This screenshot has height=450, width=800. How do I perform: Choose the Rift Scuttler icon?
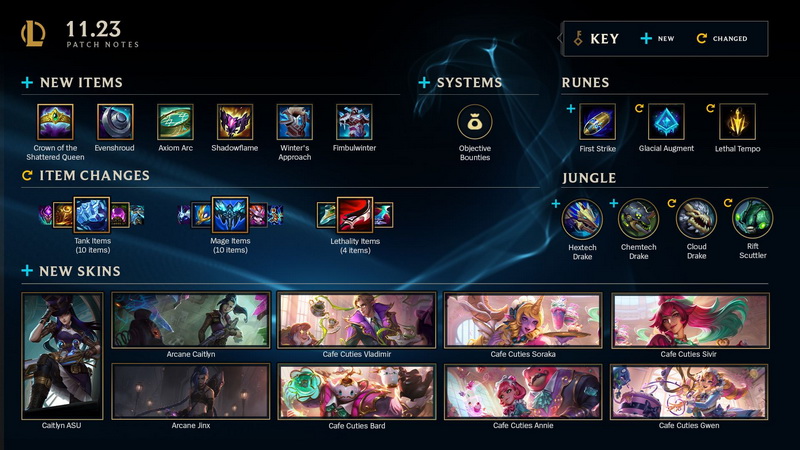pos(752,218)
